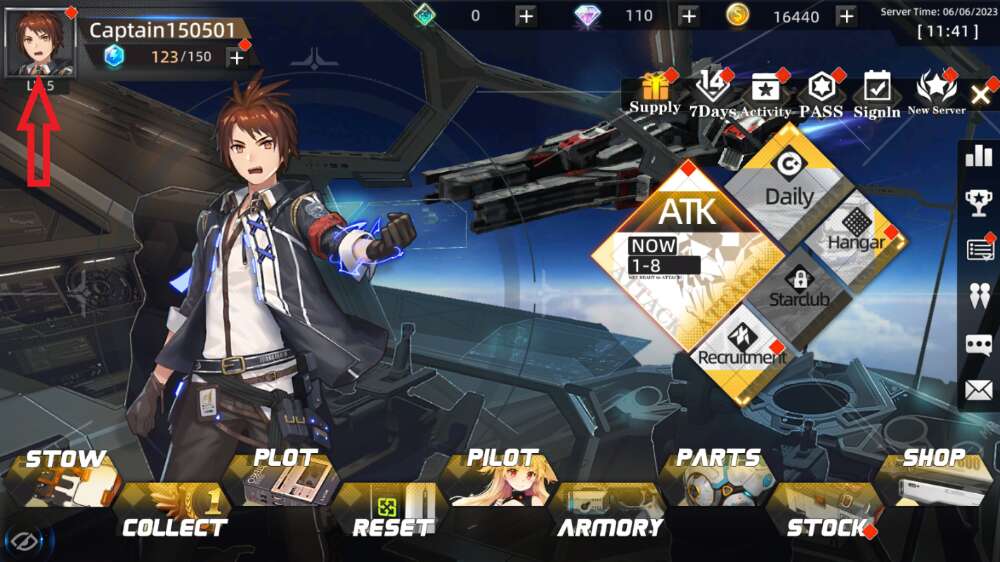The width and height of the screenshot is (1000, 562).
Task: View the New Server event
Action: (x=936, y=94)
